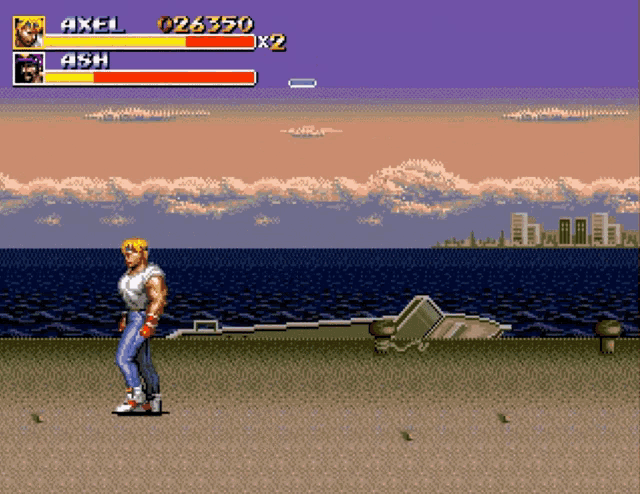Click Axel's player portrait icon
Viewport: 640px width, 494px height.
pyautogui.click(x=28, y=32)
